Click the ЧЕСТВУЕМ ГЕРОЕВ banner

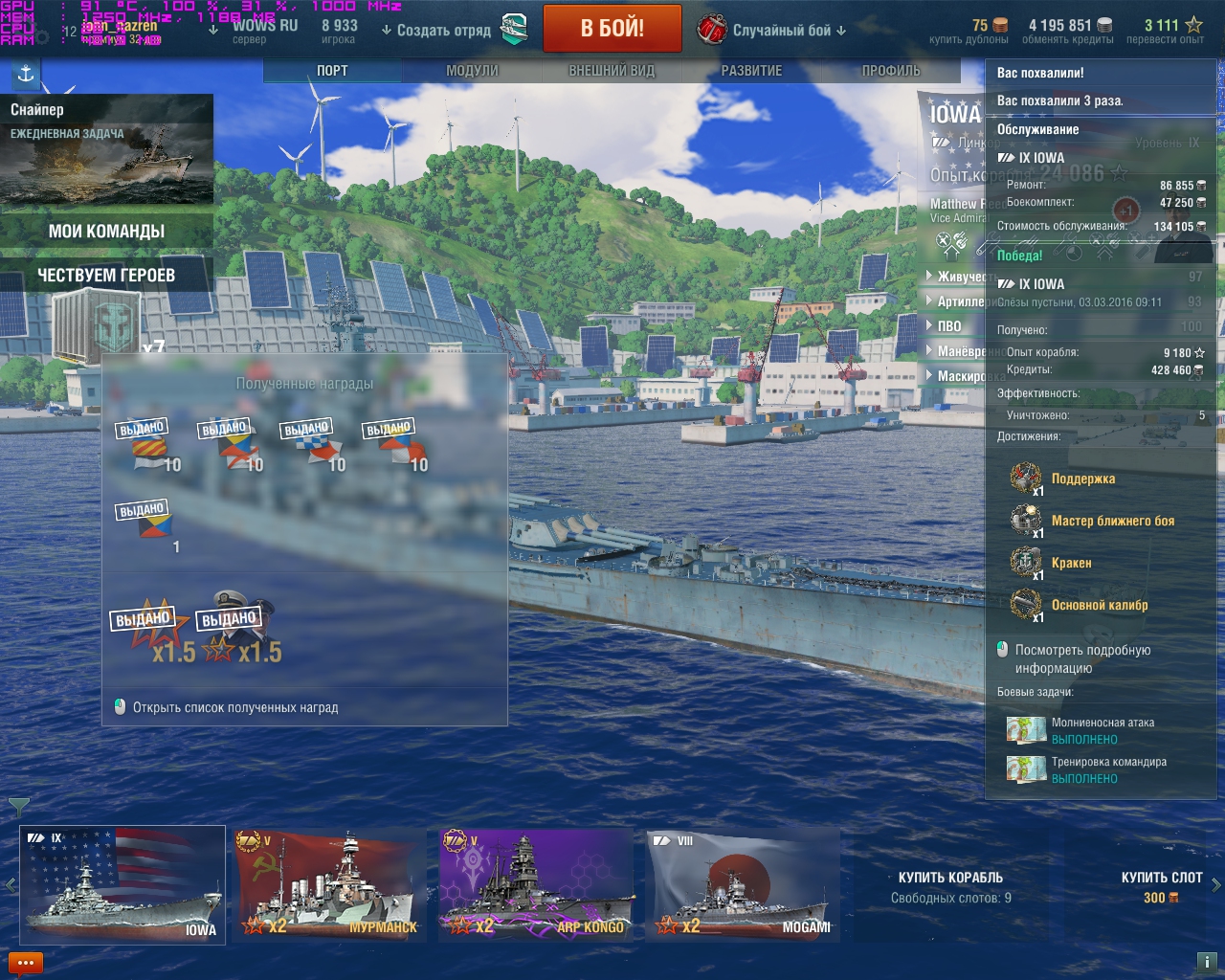pyautogui.click(x=106, y=276)
